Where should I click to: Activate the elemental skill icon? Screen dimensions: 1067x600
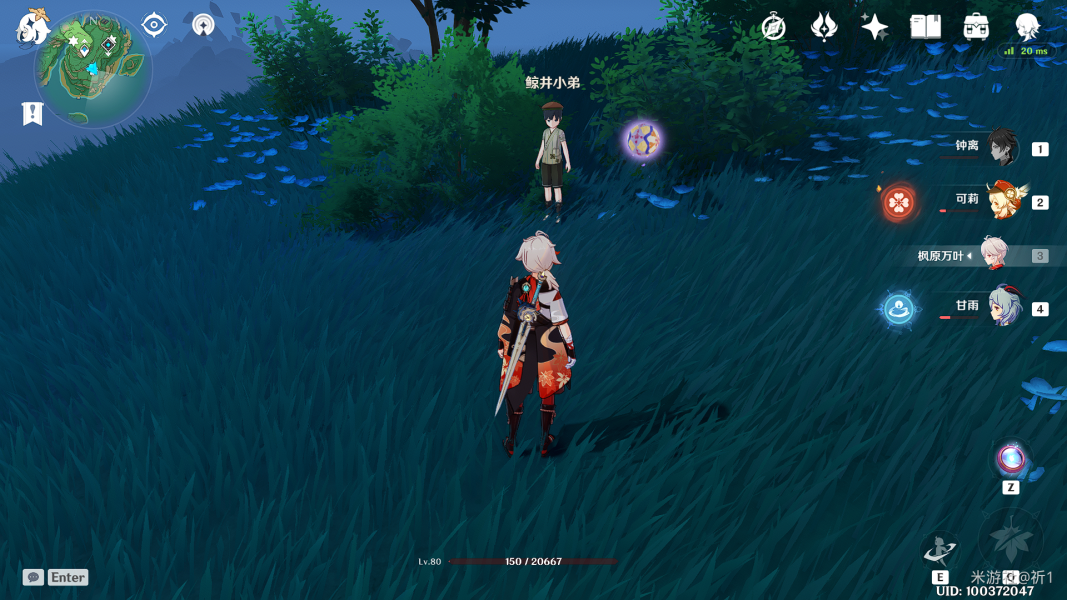(940, 548)
